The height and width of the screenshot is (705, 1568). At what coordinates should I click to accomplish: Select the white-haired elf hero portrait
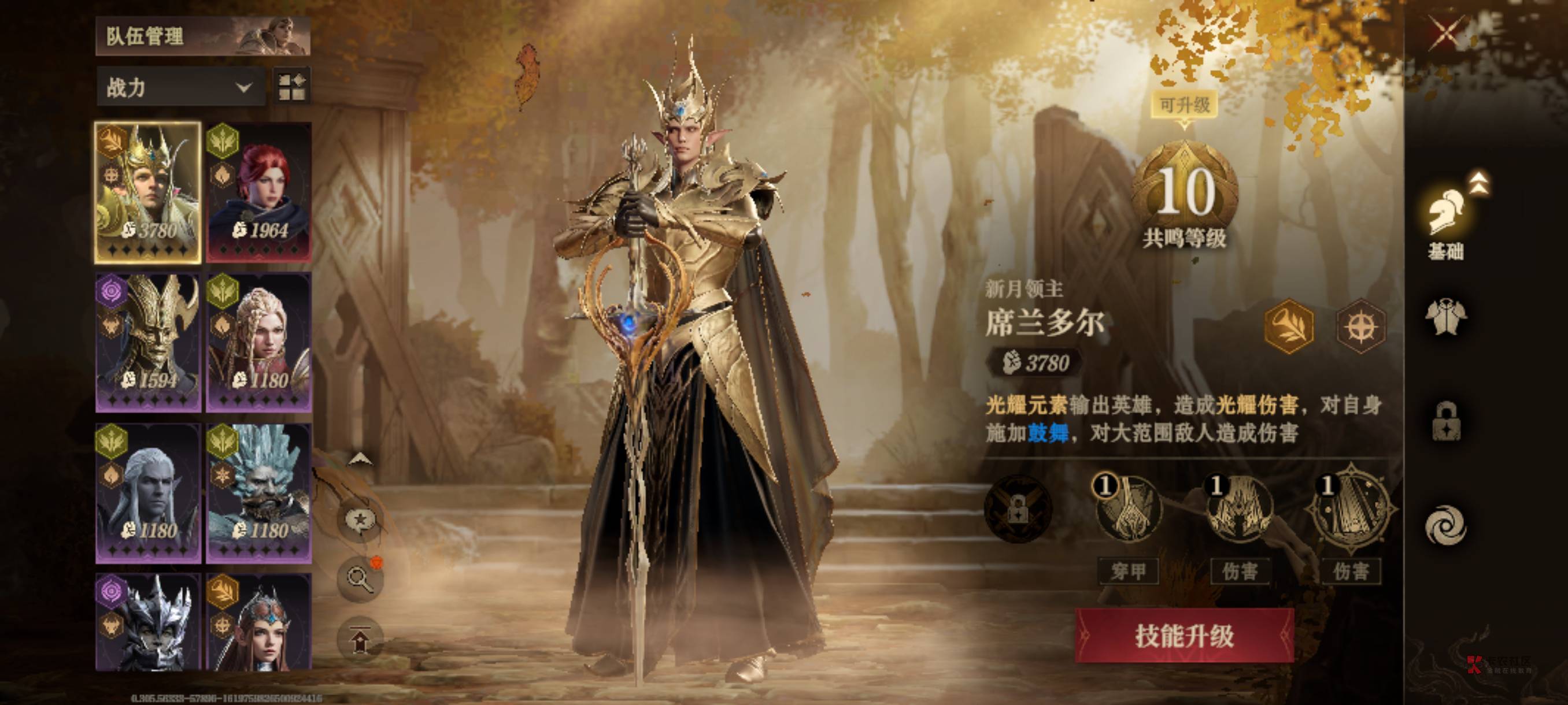tap(148, 493)
